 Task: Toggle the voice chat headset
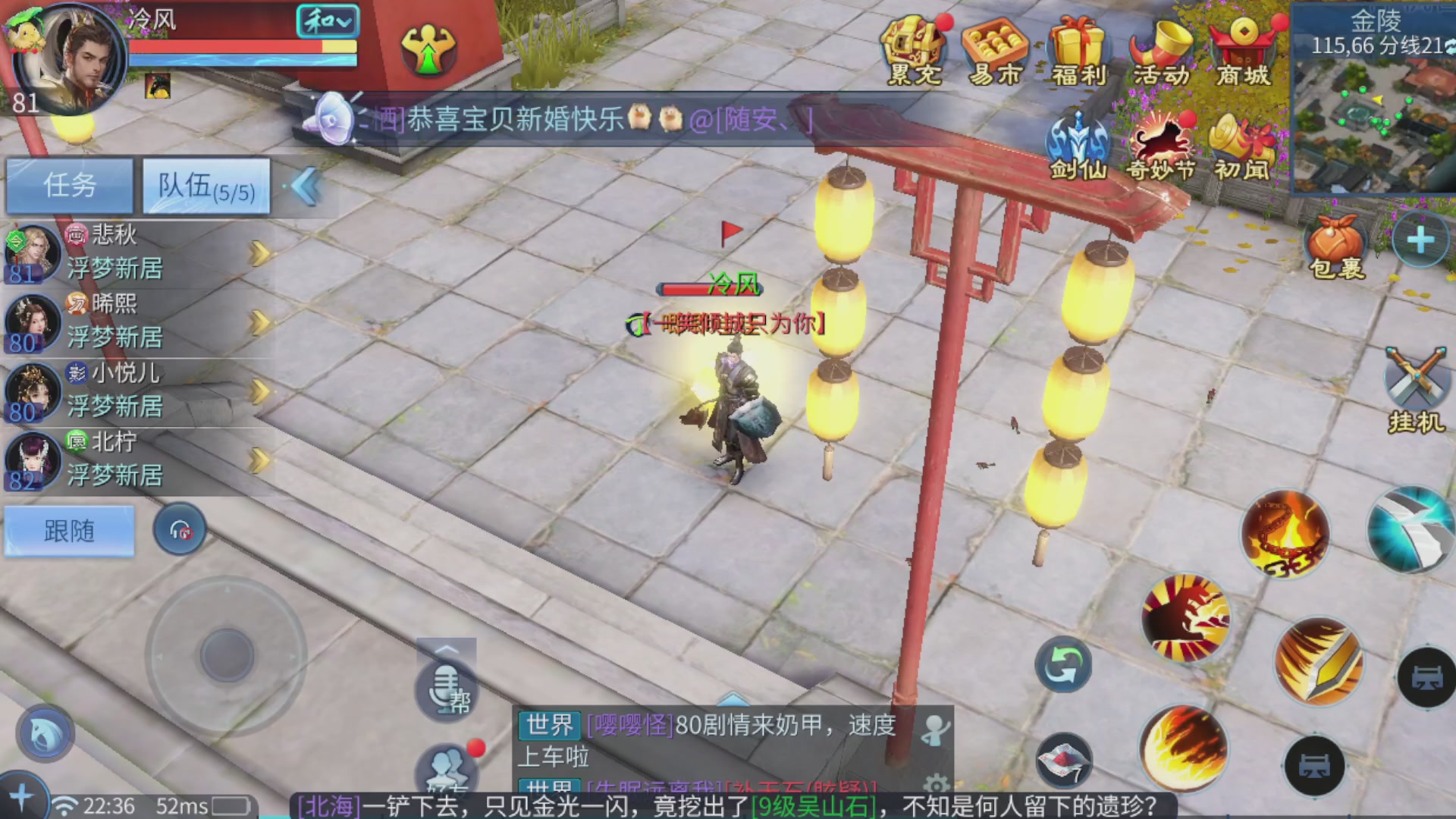coord(179,529)
